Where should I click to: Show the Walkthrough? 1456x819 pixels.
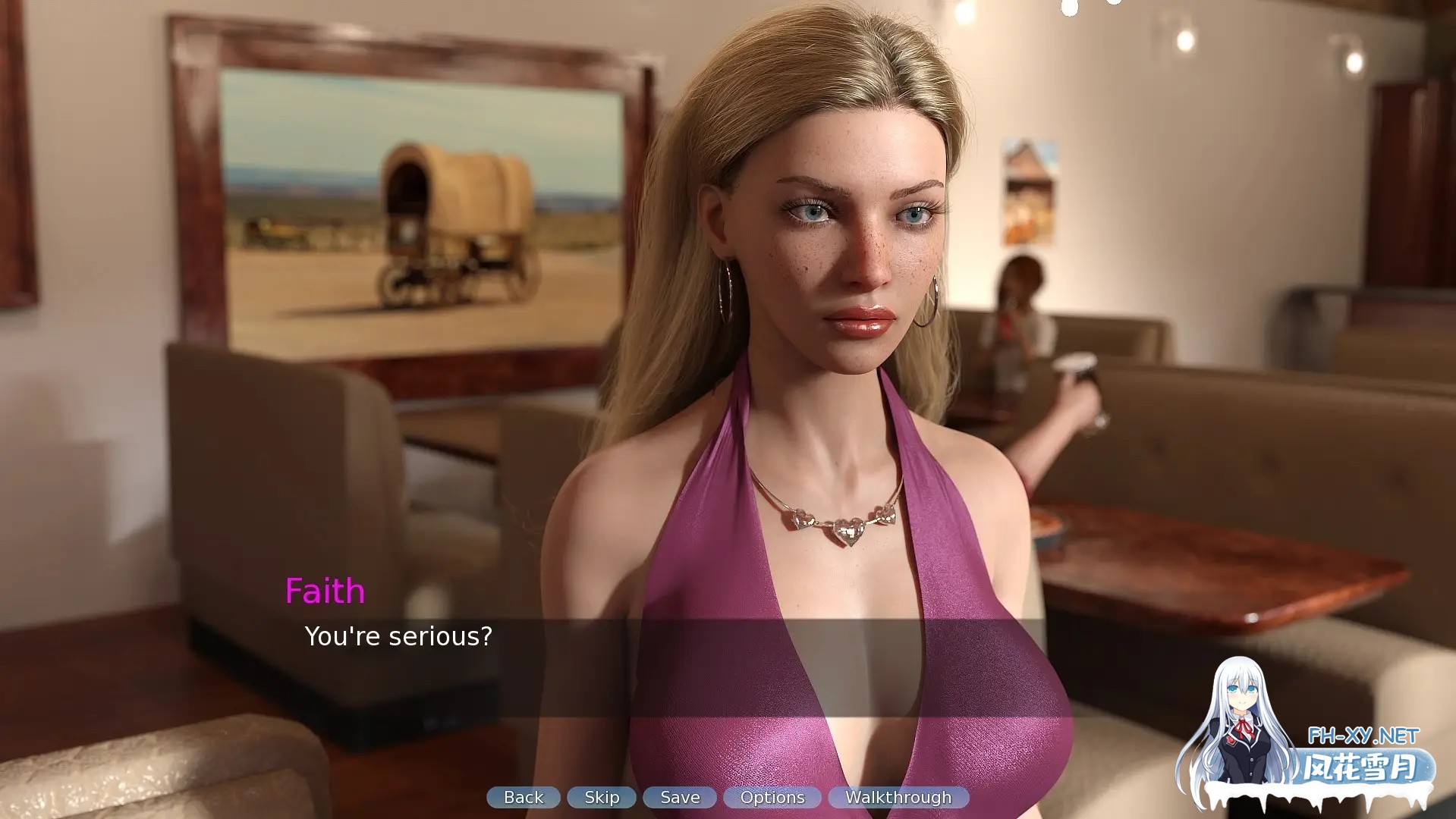(x=898, y=797)
